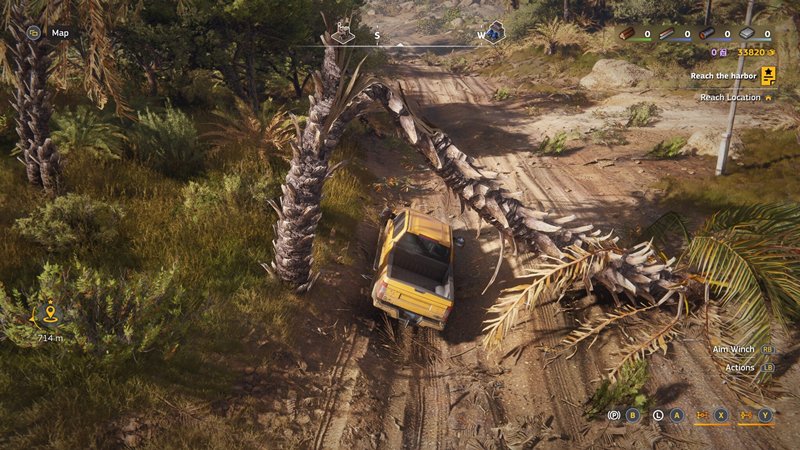
Task: Activate Aim Winch
Action: 736,349
